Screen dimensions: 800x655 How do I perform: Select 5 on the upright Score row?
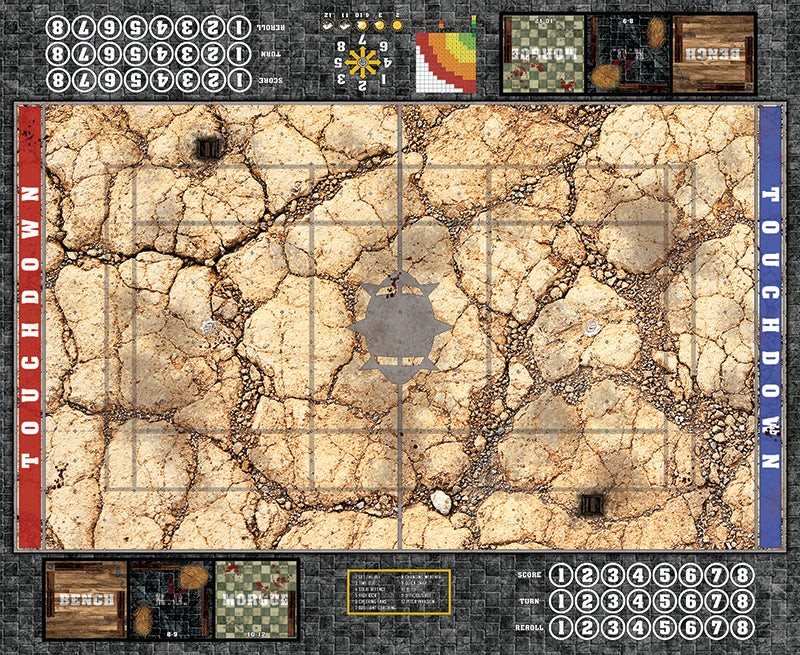(664, 575)
